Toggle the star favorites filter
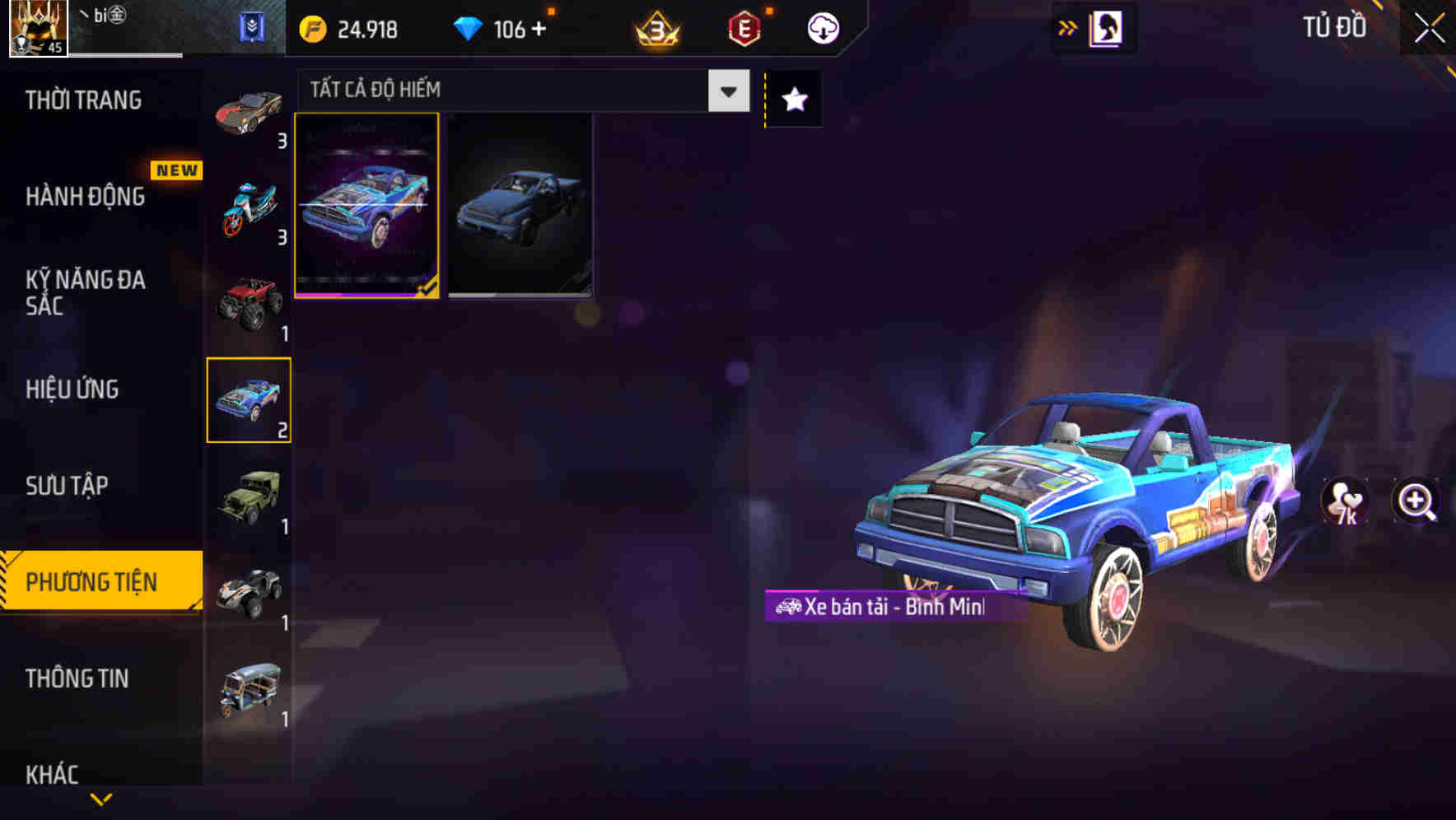The image size is (1456, 820). (792, 100)
